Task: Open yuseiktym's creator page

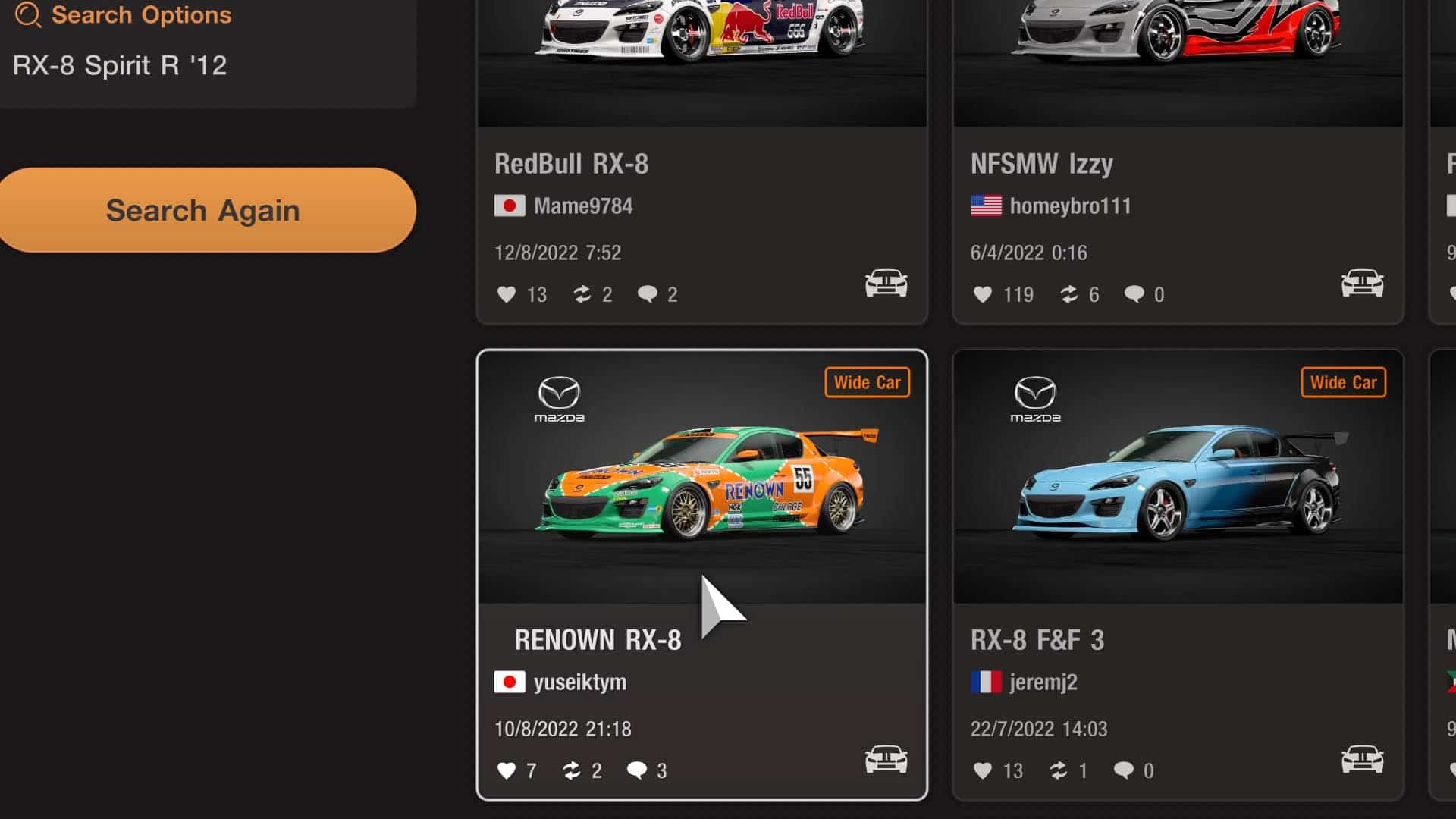Action: (x=581, y=682)
